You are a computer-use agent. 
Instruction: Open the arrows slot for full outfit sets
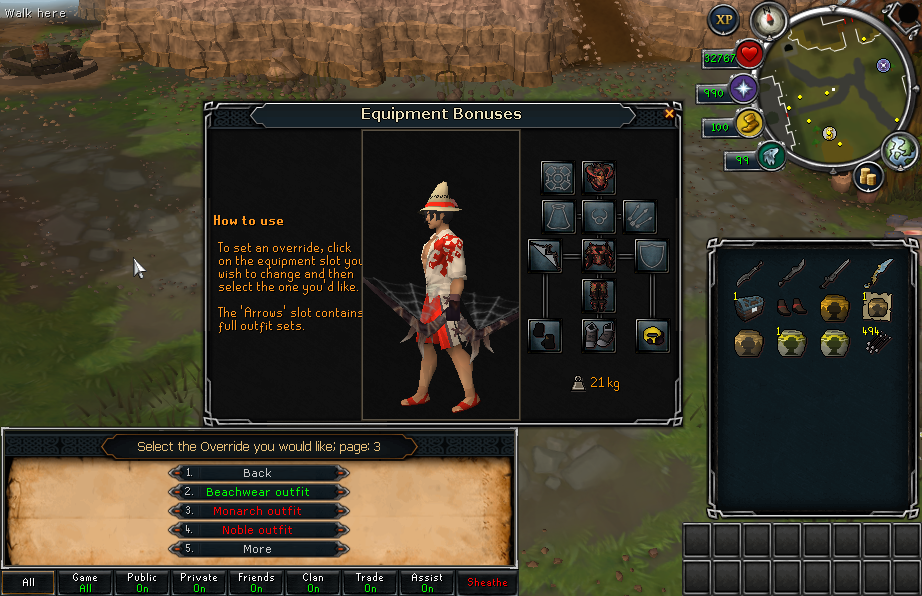click(x=639, y=215)
